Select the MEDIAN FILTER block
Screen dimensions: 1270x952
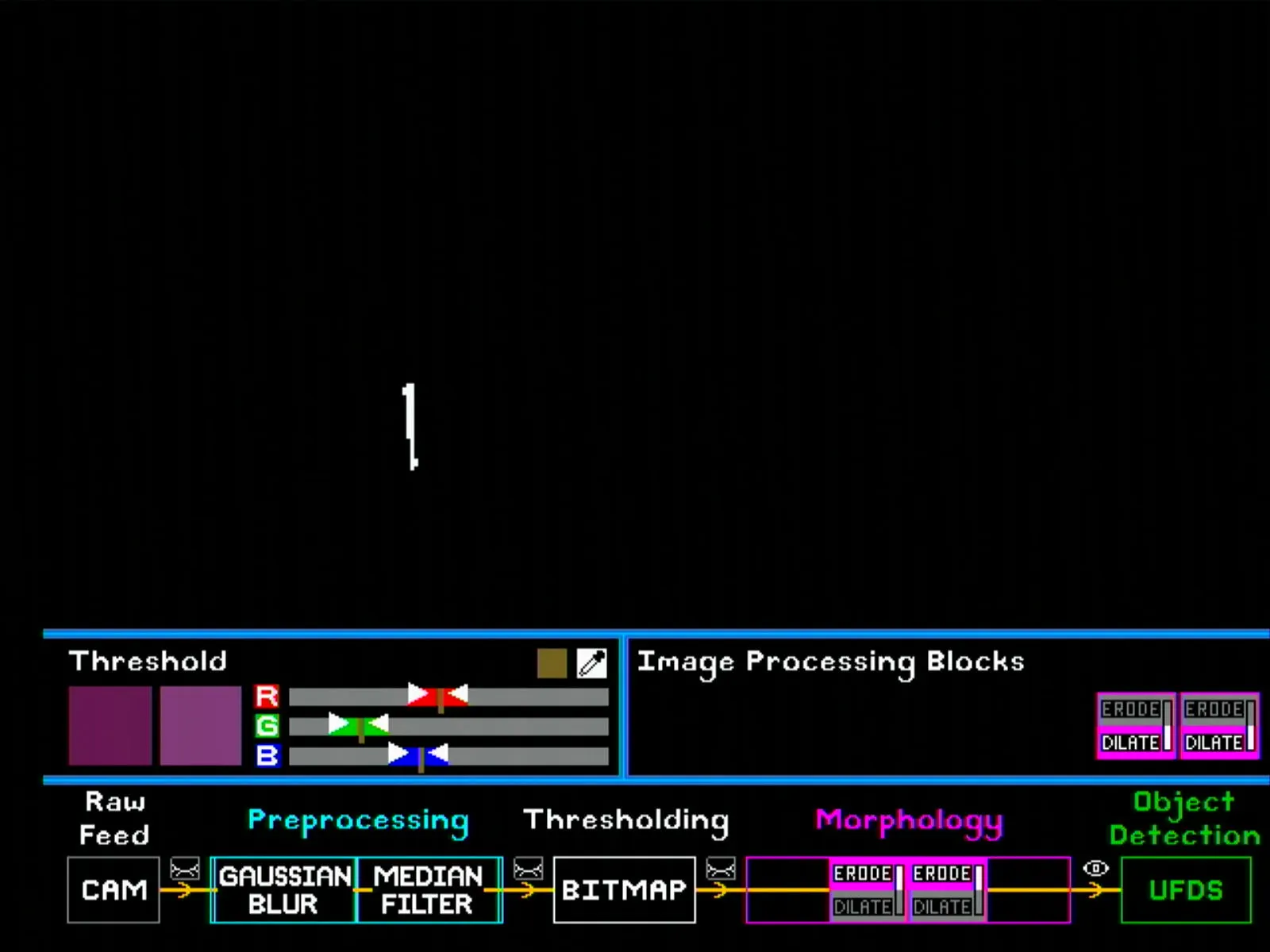click(429, 889)
